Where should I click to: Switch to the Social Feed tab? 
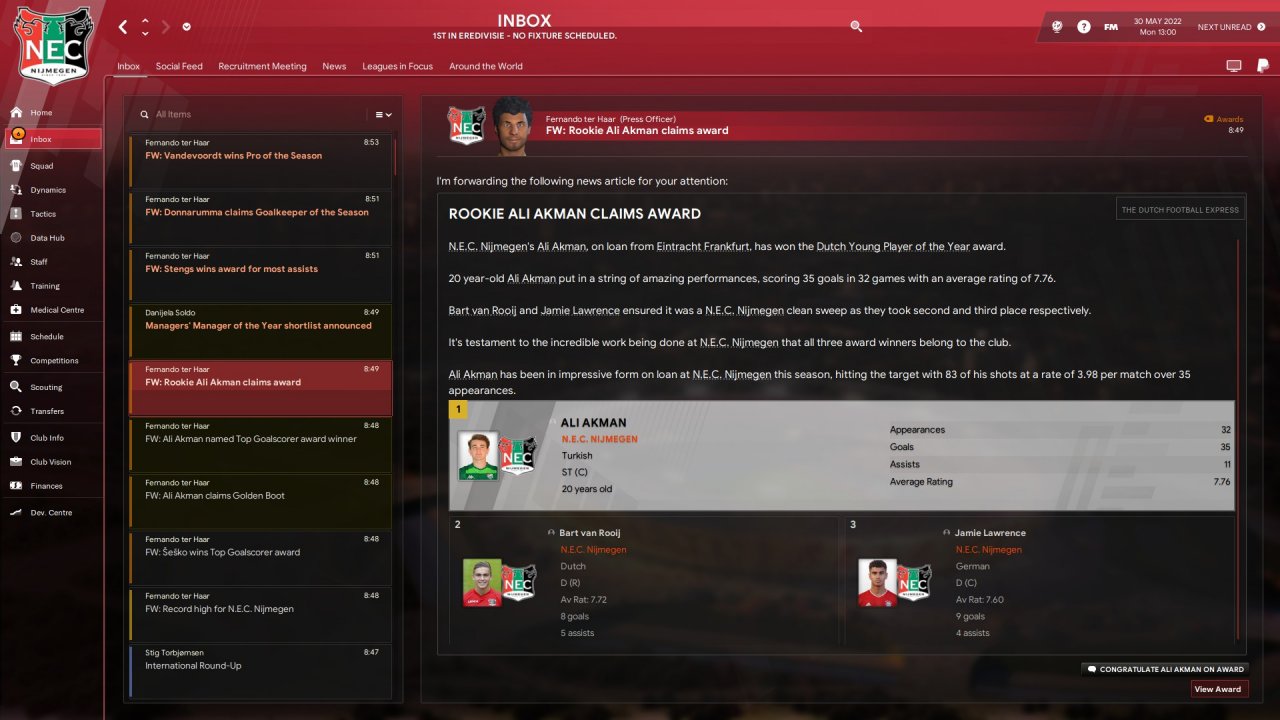coord(179,66)
